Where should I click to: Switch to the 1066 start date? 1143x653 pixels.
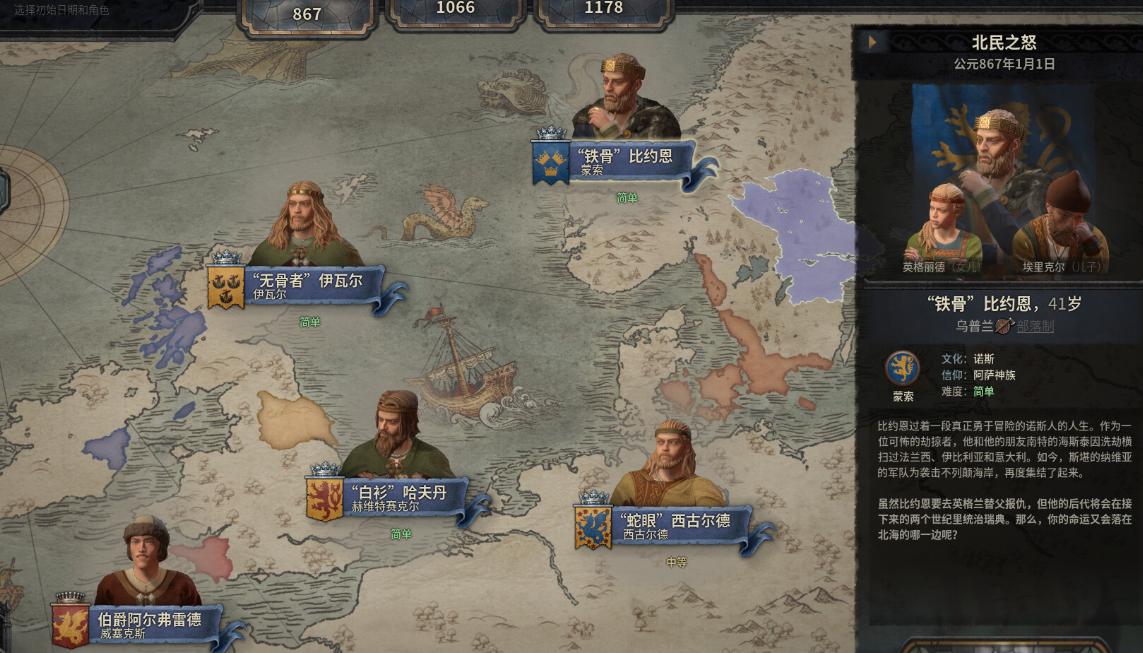click(455, 9)
